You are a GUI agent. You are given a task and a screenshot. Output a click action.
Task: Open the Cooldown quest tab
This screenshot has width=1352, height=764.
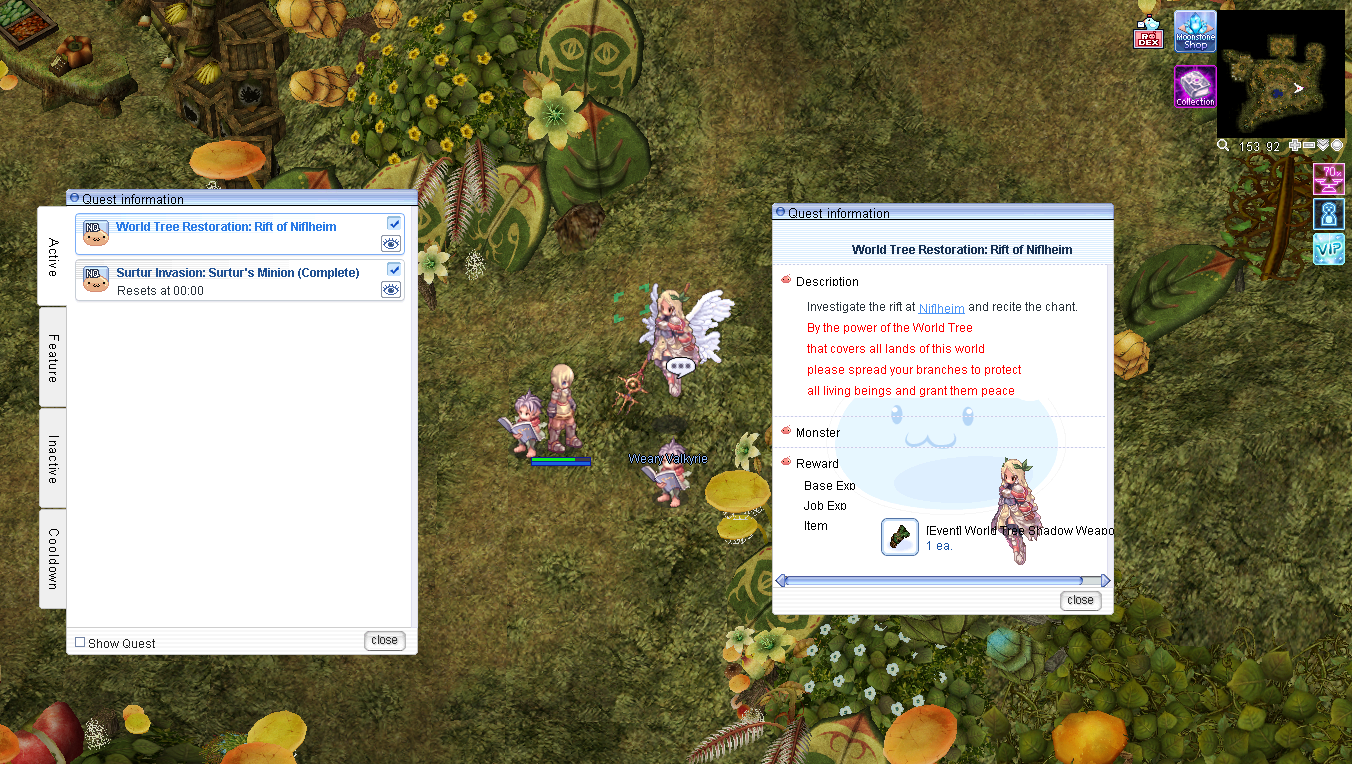[53, 558]
